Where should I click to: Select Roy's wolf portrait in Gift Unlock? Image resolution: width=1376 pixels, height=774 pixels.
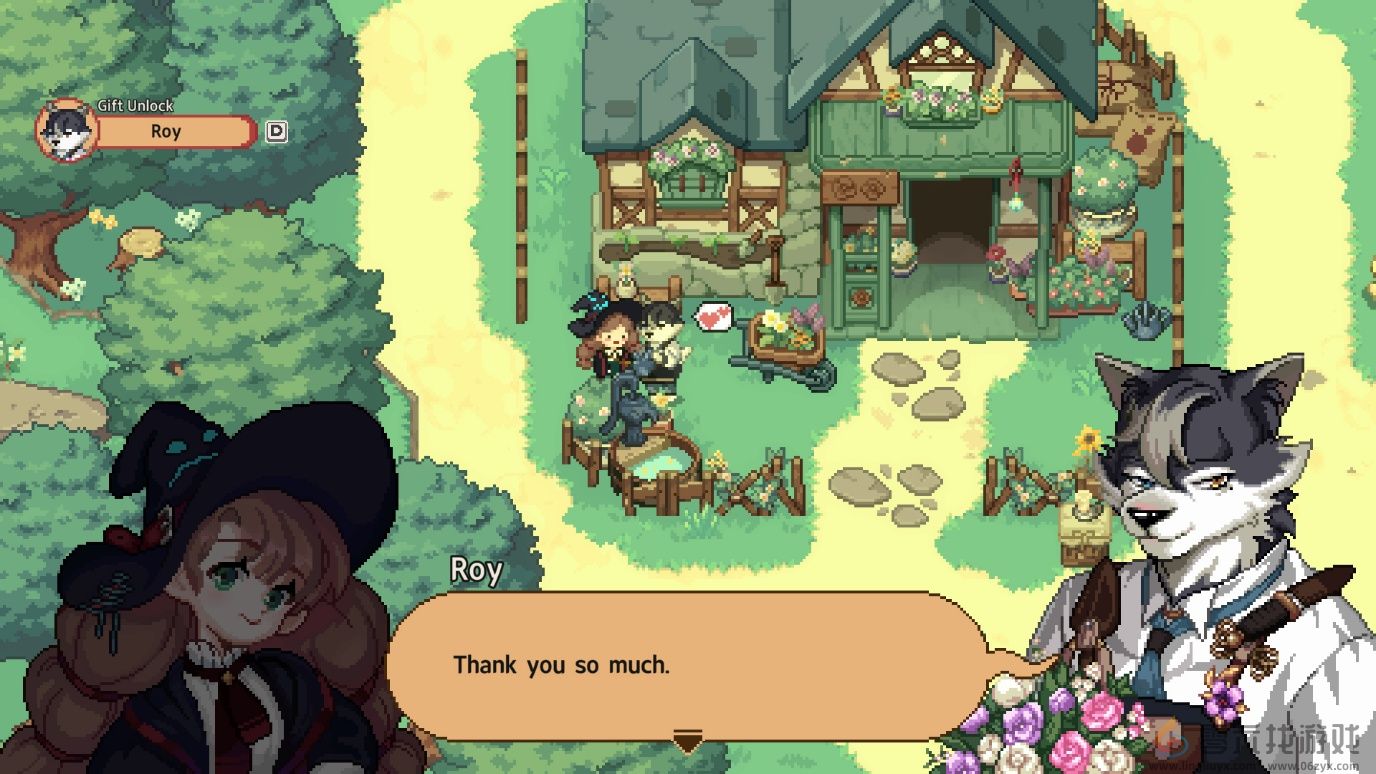point(67,131)
